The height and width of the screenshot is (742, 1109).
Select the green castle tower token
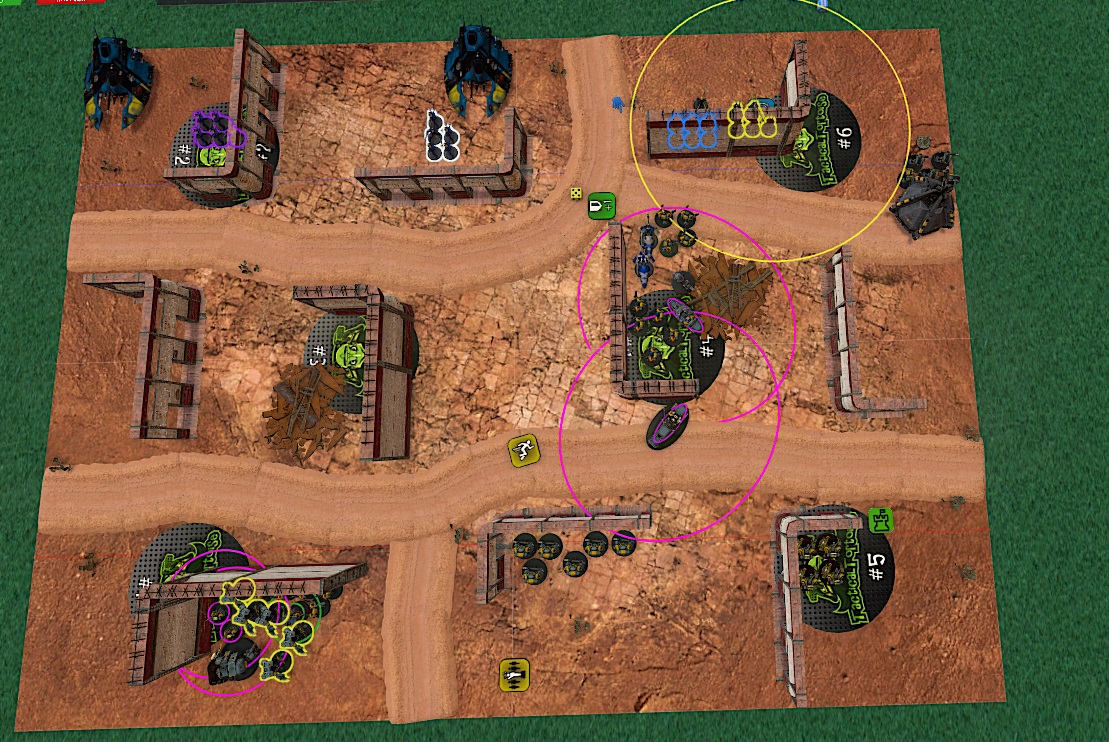point(880,520)
